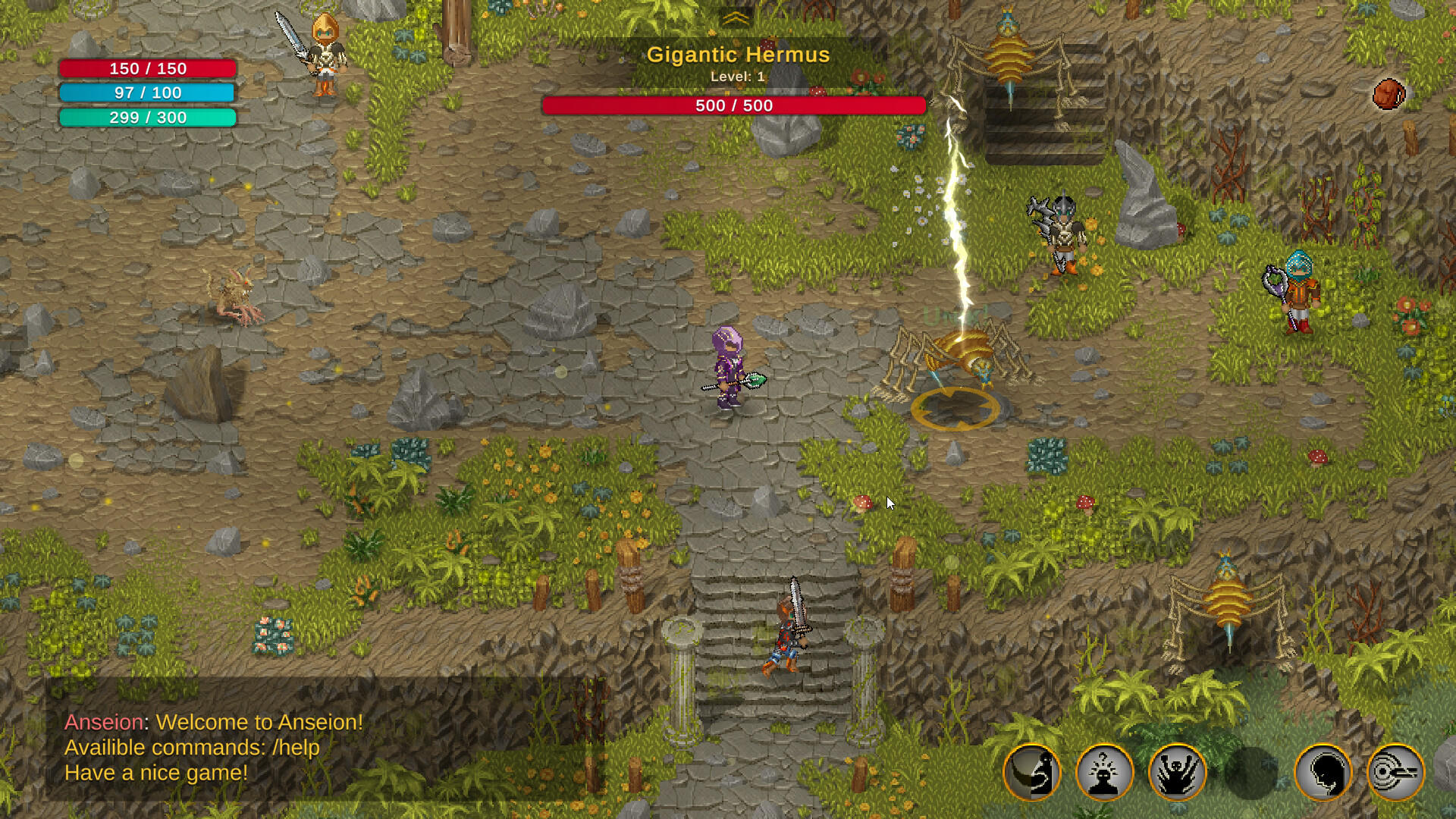The image size is (1456, 819).
Task: Click the Gigantic Hermus nameplate
Action: (x=739, y=54)
